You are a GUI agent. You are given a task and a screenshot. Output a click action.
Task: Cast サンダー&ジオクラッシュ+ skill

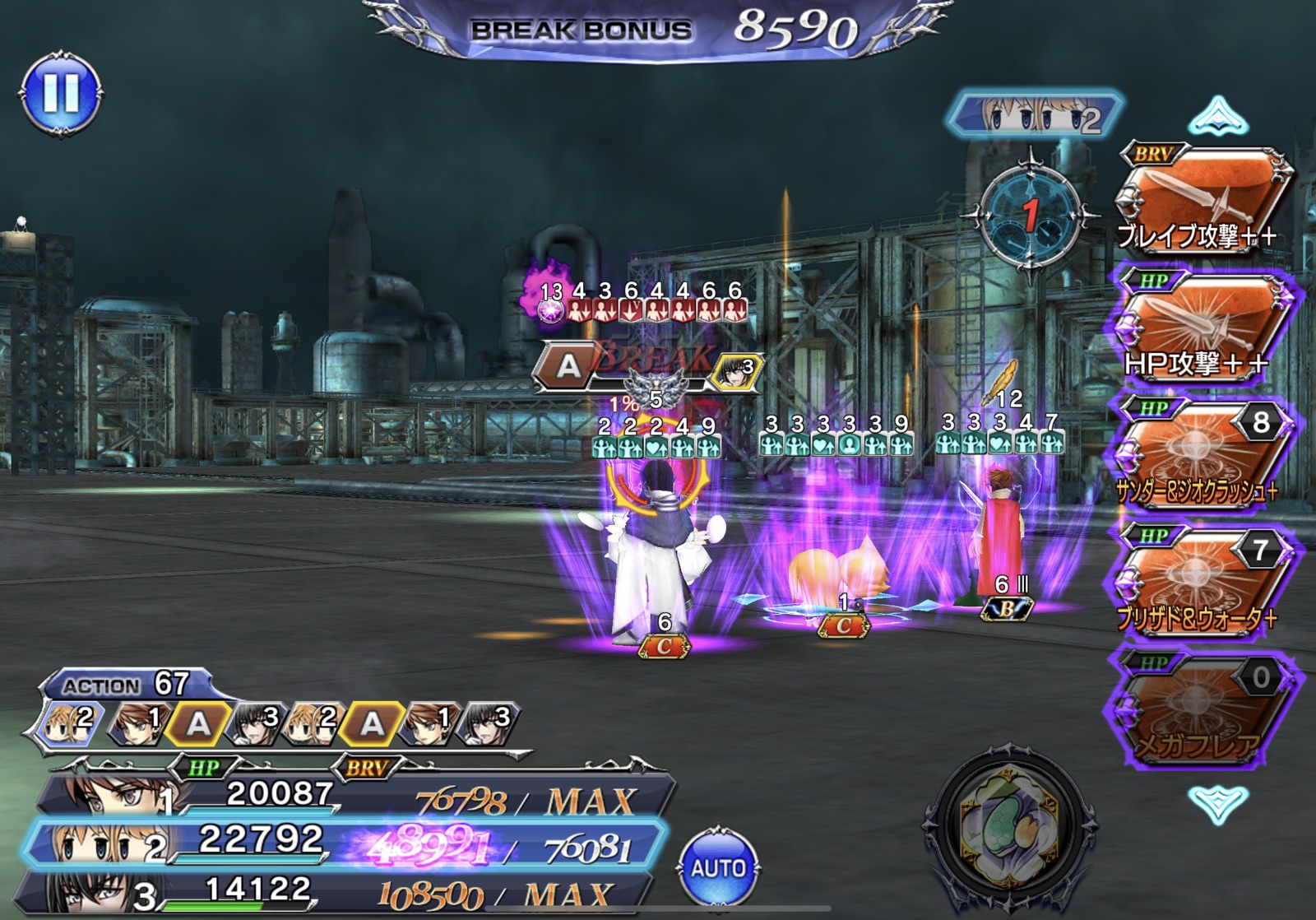tap(1201, 454)
